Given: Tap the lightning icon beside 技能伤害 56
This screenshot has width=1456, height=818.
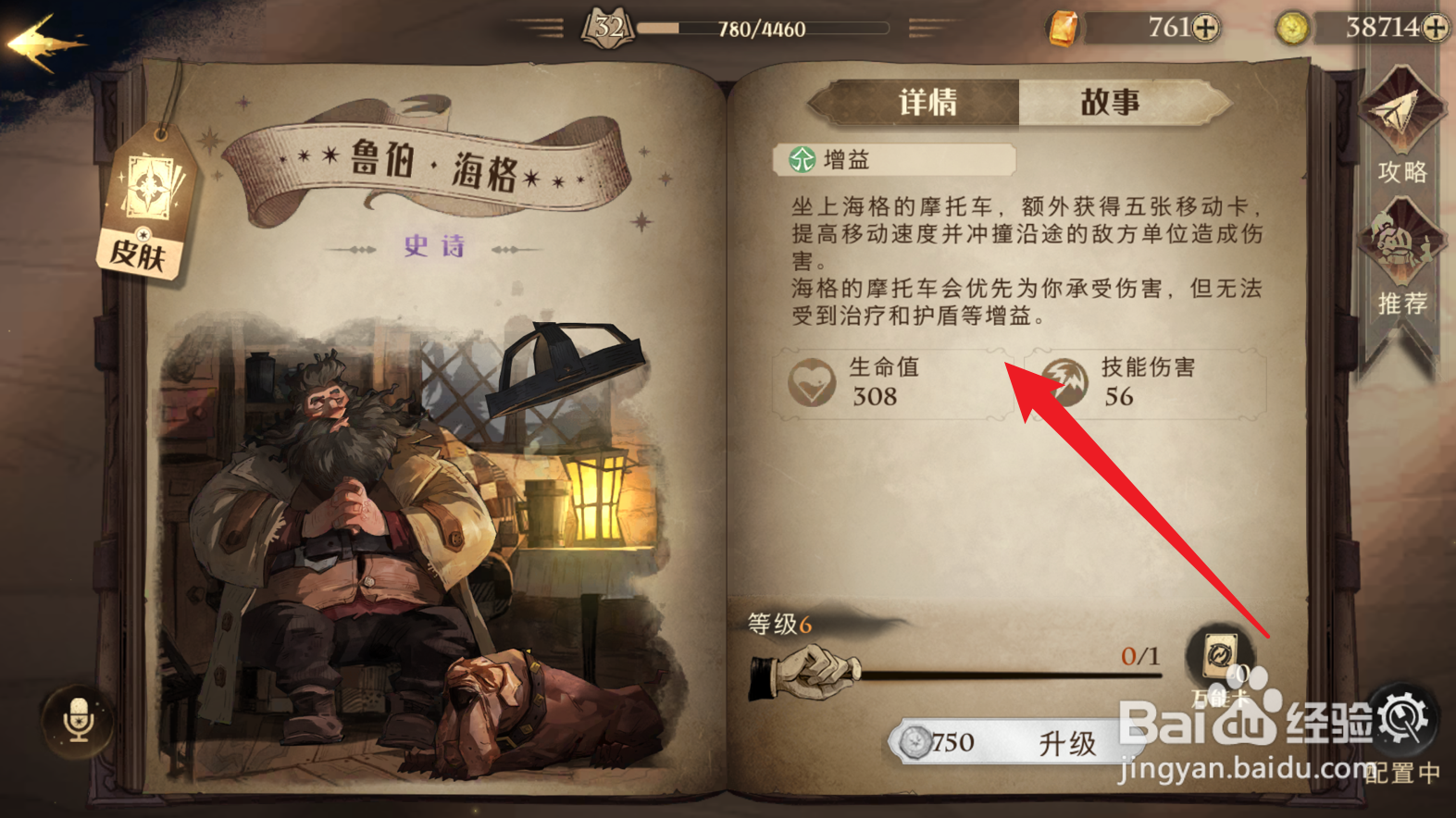Looking at the screenshot, I should [1064, 381].
